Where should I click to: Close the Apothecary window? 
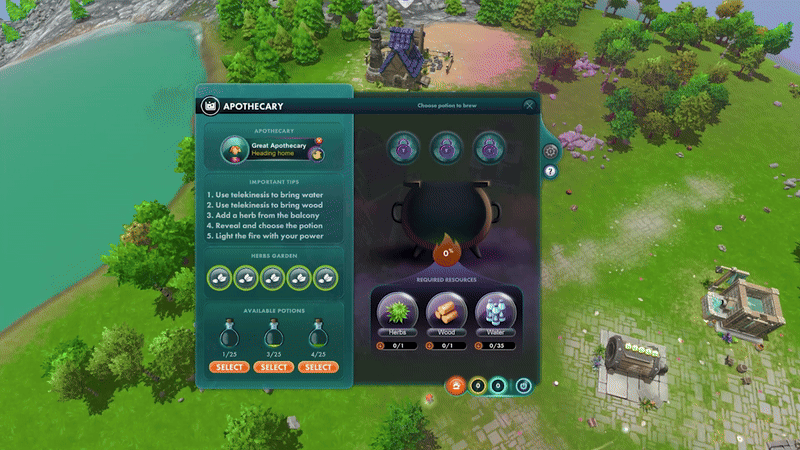529,105
